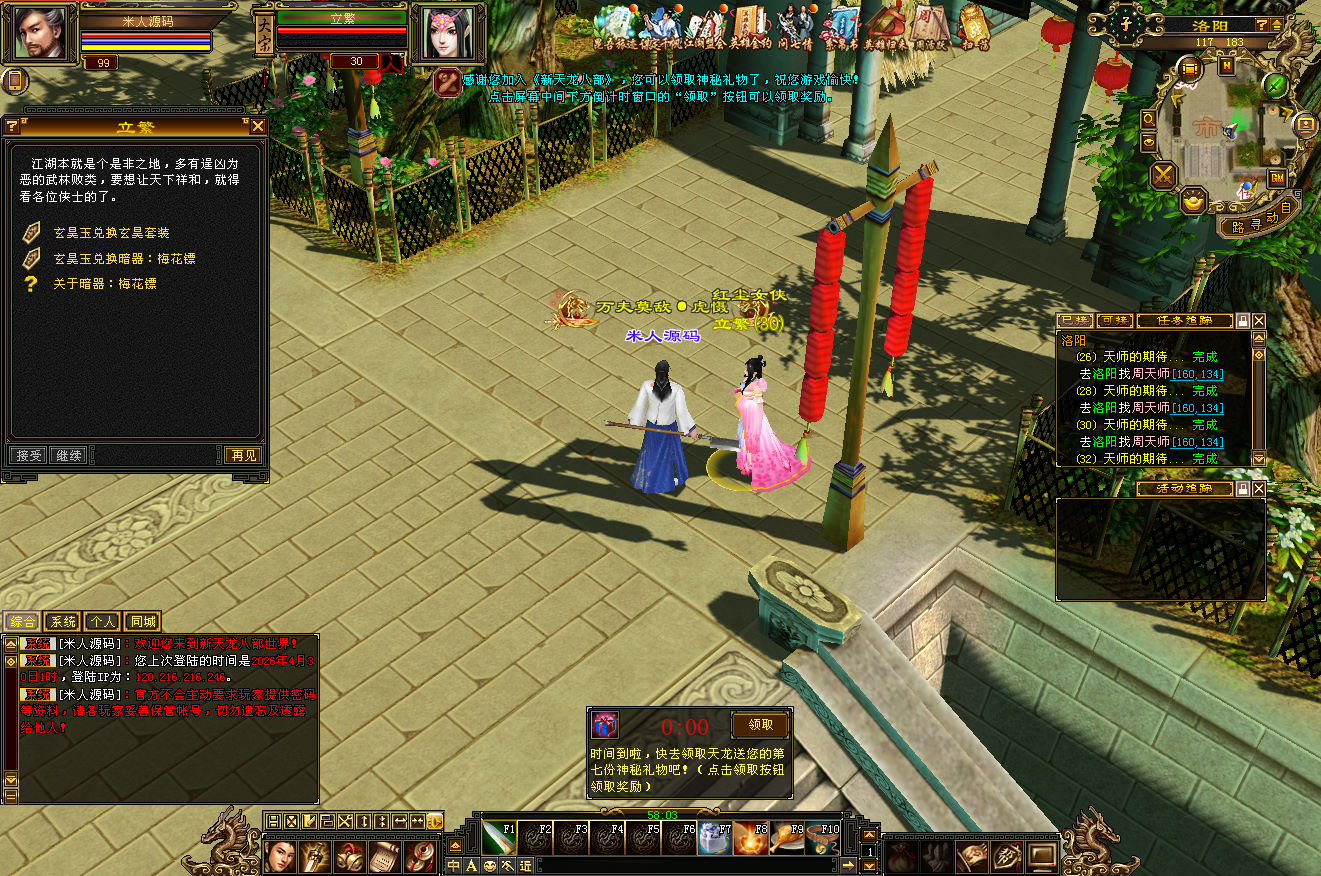
Task: Ask about 关于暗器：梅花镖
Action: 104,284
